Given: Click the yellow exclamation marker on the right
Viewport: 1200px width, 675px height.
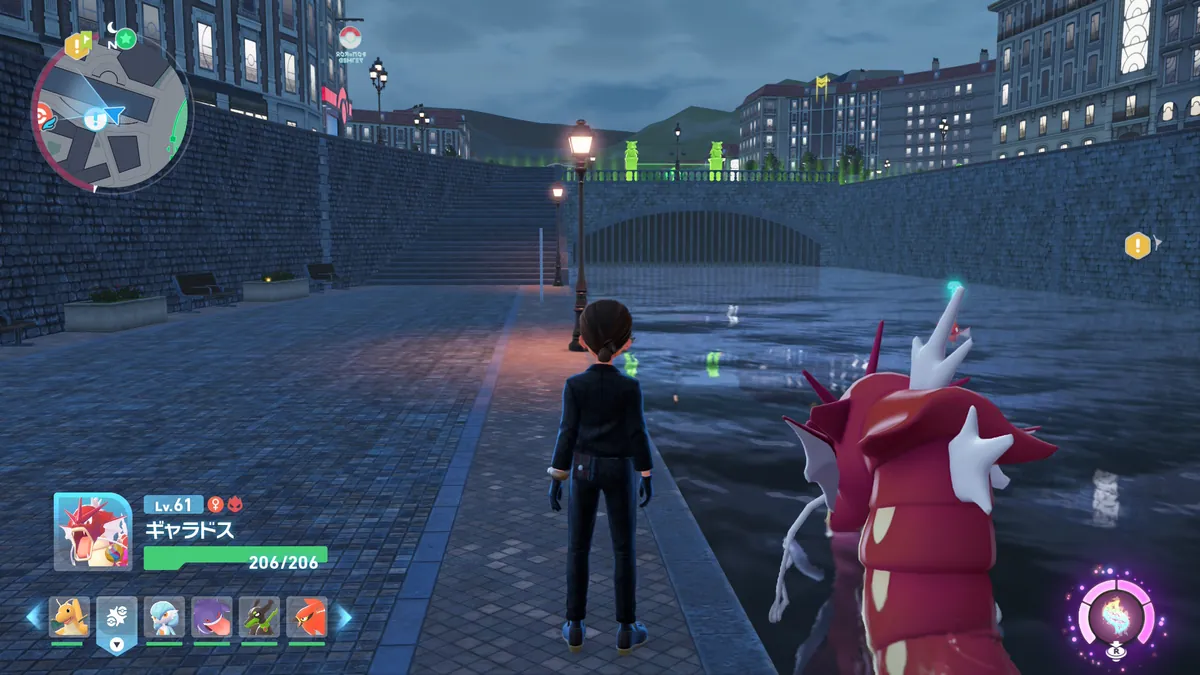Looking at the screenshot, I should pos(1137,245).
